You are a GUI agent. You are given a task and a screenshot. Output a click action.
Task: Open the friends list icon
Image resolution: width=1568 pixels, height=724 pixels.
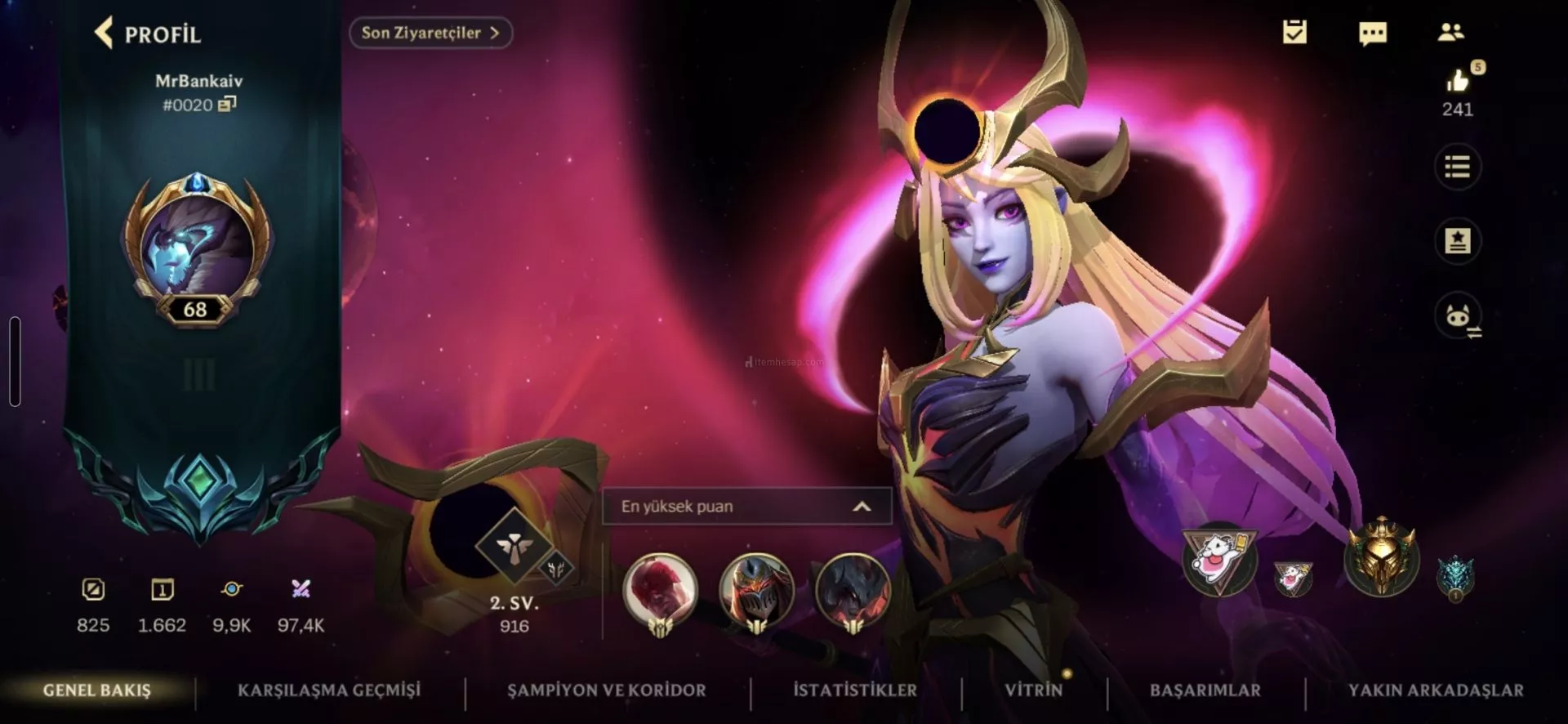pyautogui.click(x=1451, y=33)
